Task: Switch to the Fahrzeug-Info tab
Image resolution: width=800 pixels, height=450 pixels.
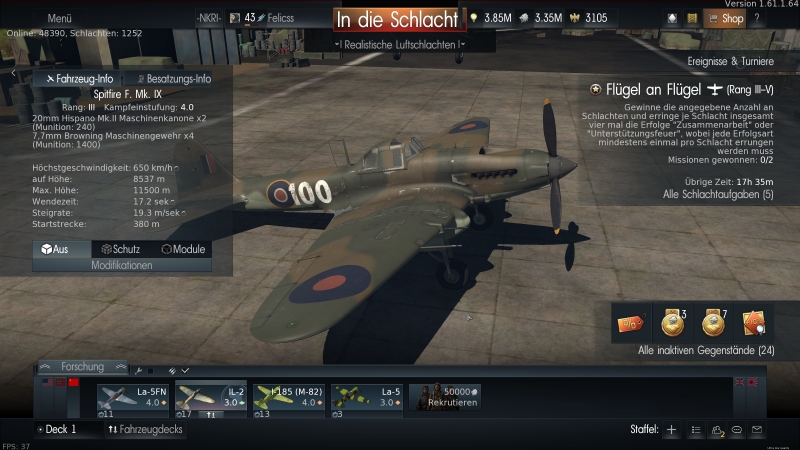Action: 78,78
